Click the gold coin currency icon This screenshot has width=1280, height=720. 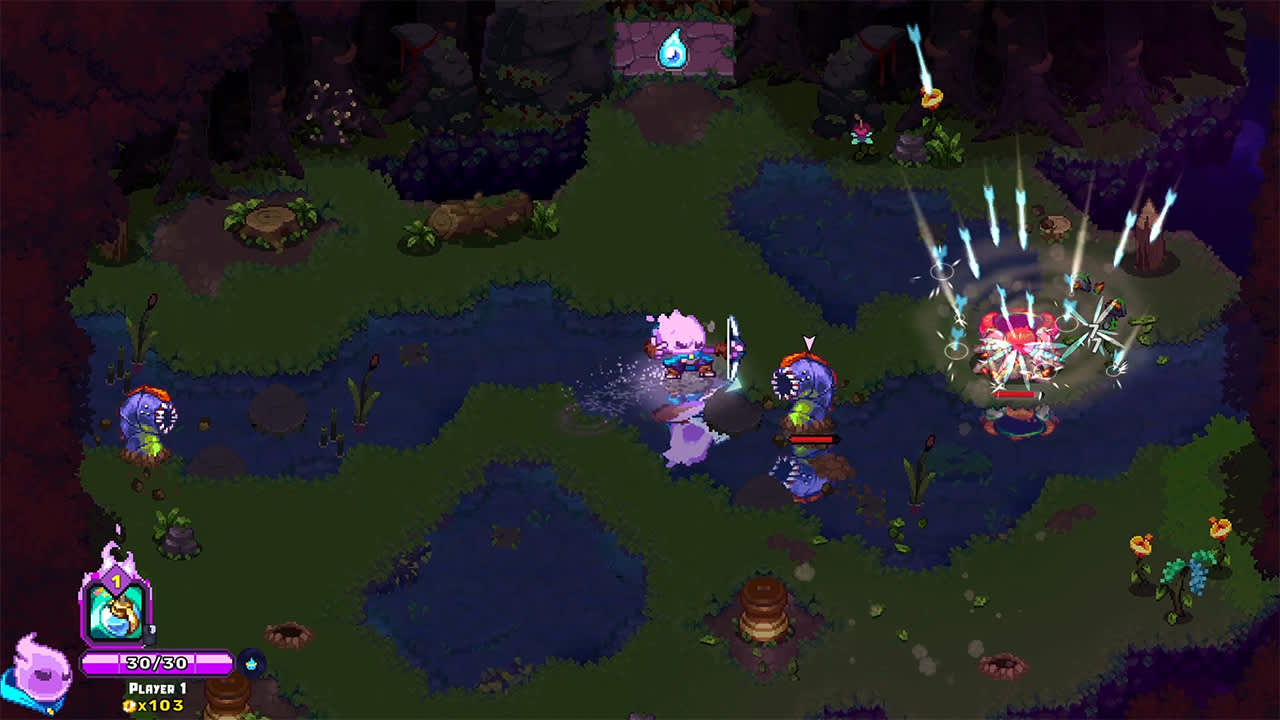click(128, 704)
